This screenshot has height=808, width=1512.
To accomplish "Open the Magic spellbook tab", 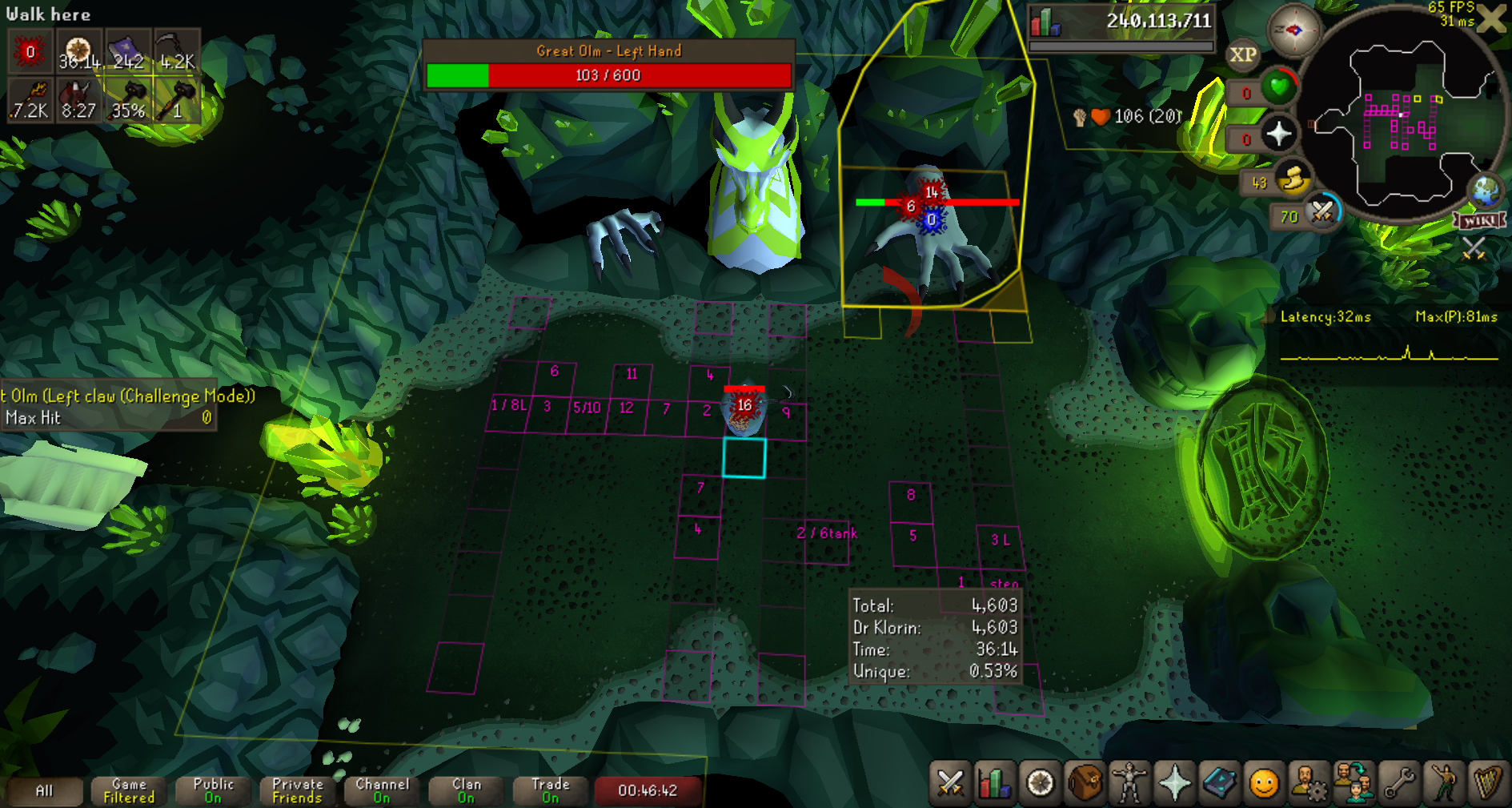I will tap(1219, 782).
